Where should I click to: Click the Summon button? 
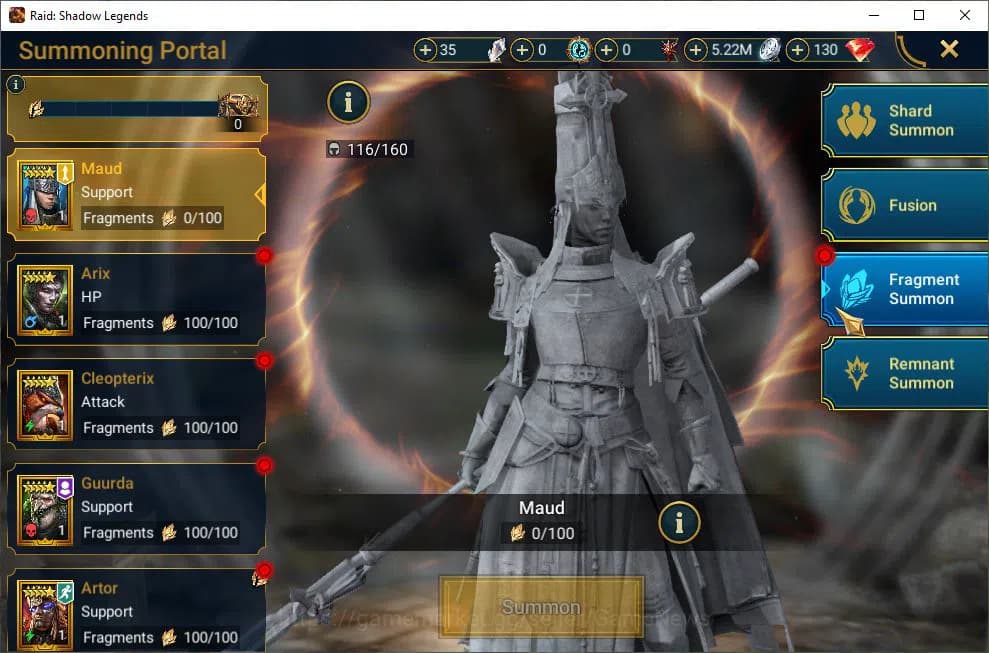point(541,607)
